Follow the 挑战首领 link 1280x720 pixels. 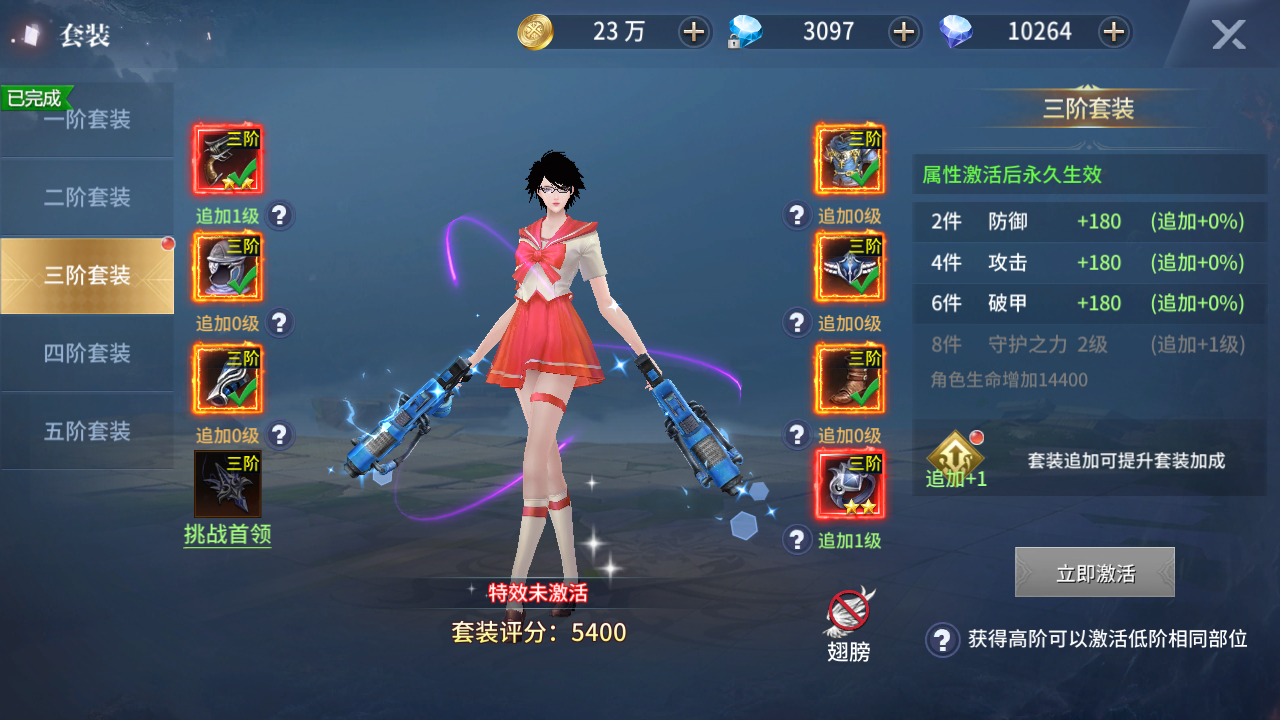[227, 535]
